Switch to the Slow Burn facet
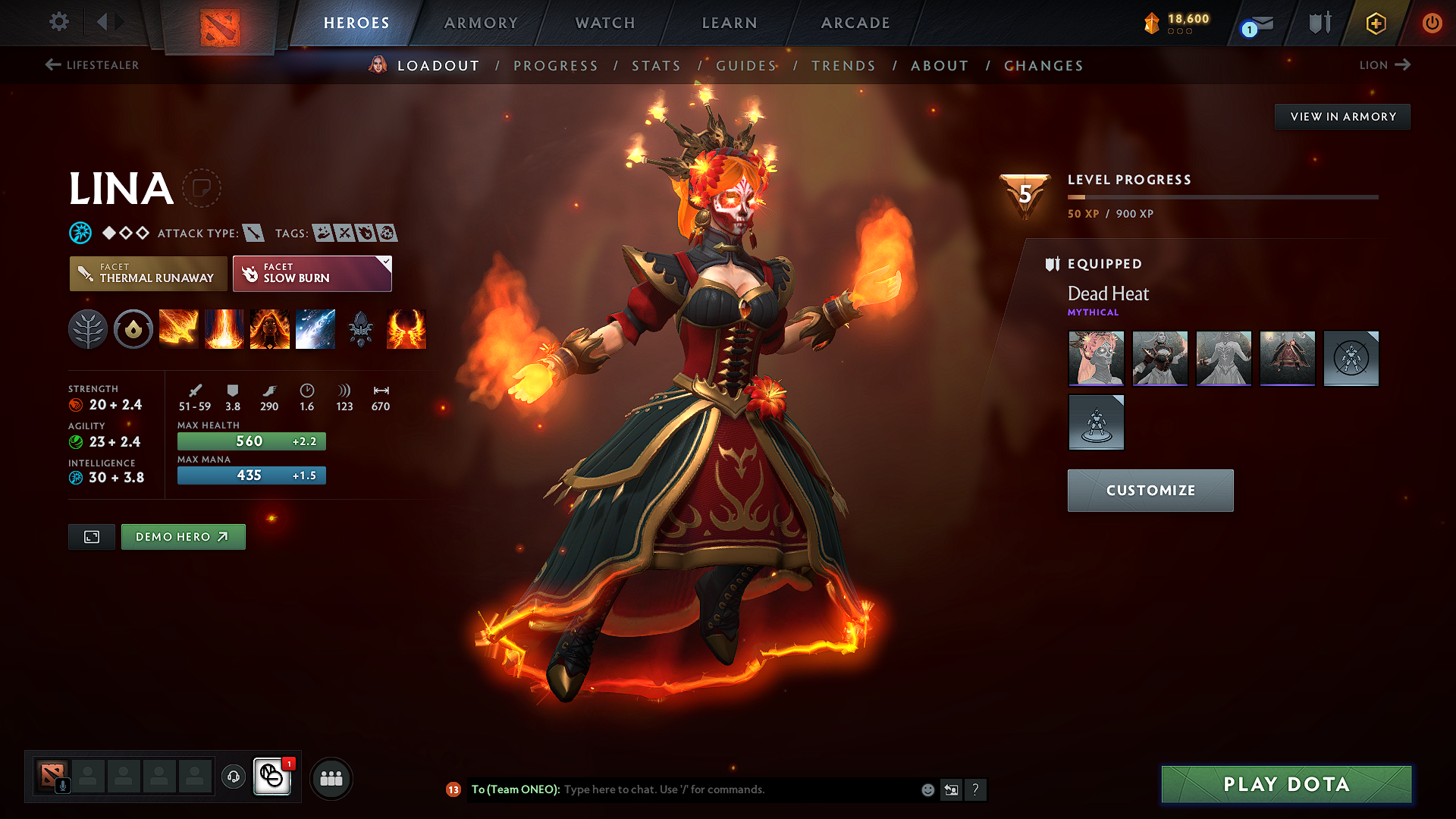The width and height of the screenshot is (1456, 819). (x=306, y=274)
